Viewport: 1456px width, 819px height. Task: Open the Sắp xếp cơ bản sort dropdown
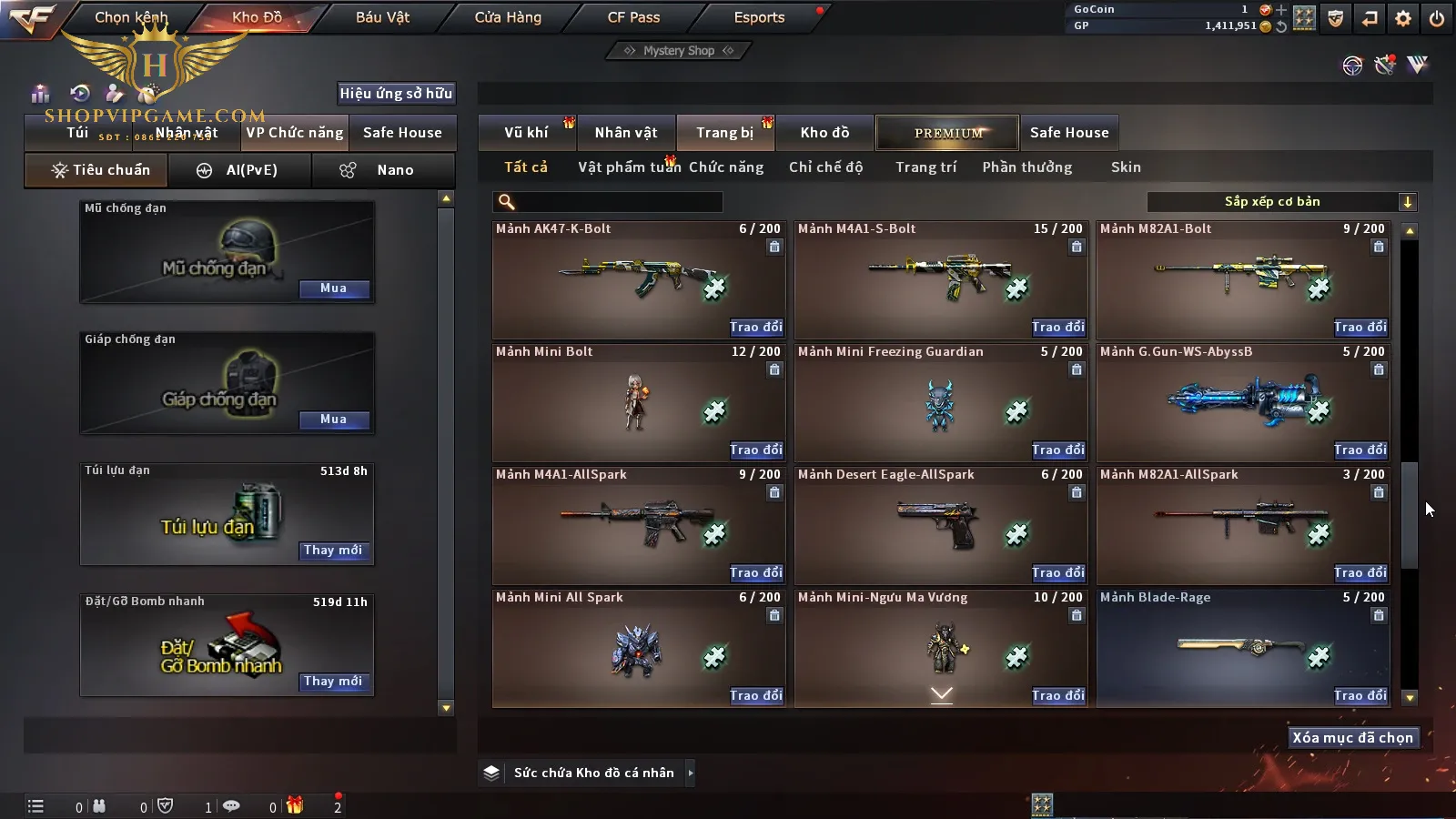click(1281, 202)
